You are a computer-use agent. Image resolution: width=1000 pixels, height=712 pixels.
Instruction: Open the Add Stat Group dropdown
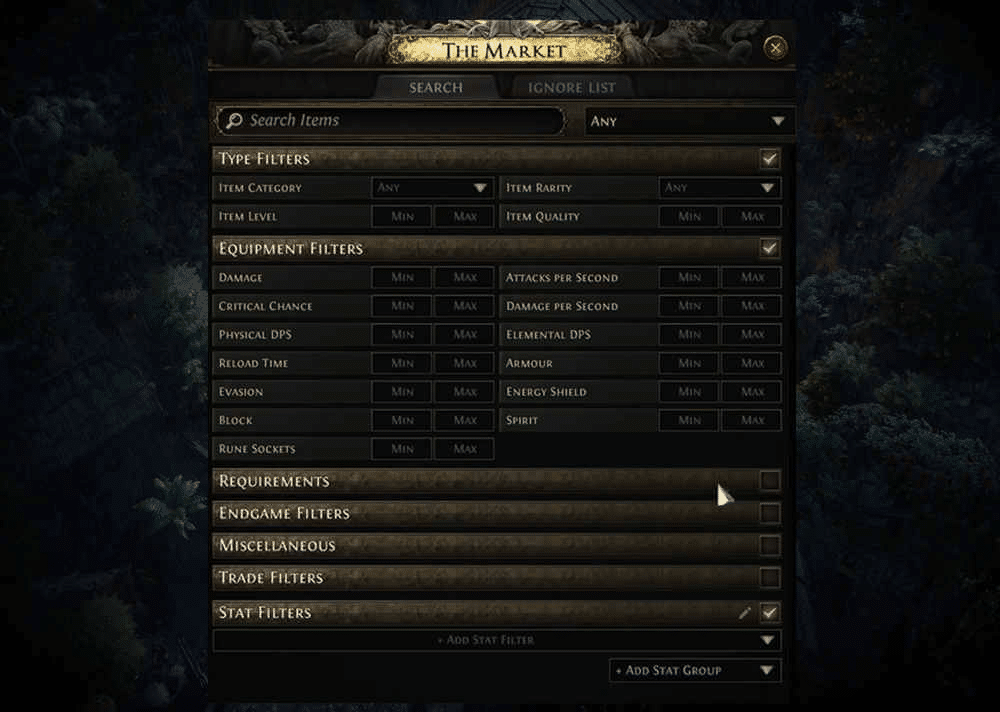click(x=694, y=670)
